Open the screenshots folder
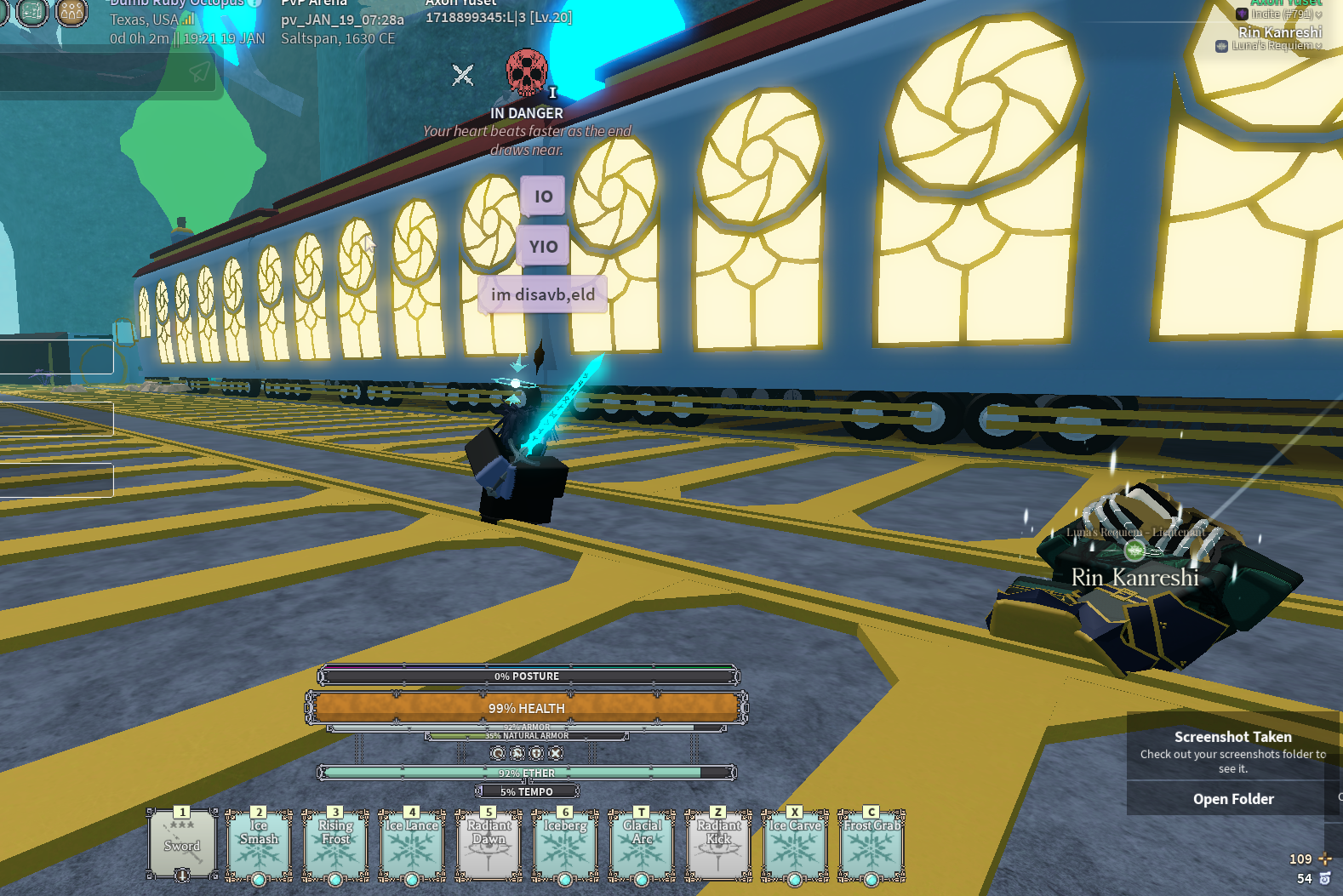This screenshot has width=1343, height=896. pos(1232,799)
